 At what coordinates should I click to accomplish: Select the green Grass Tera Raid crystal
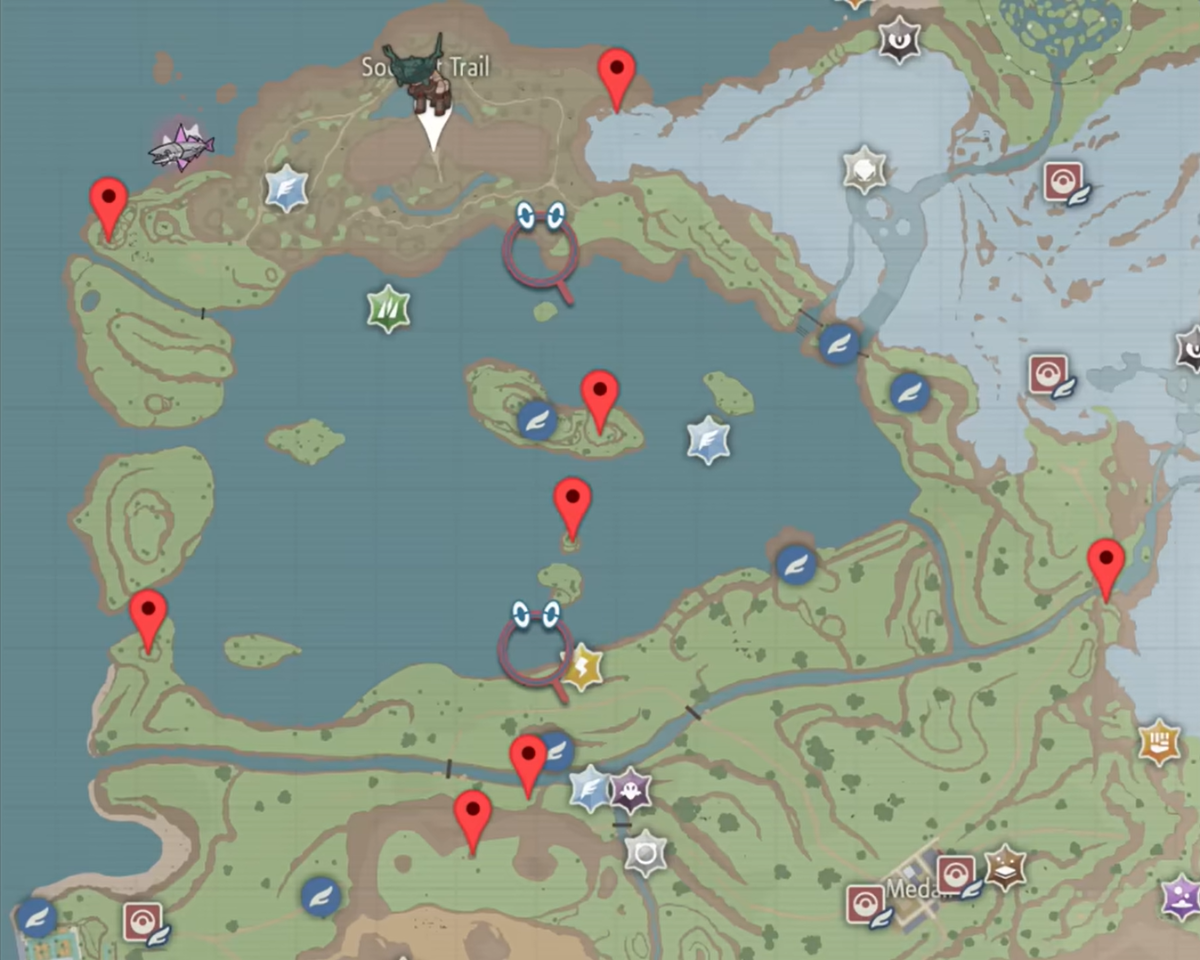tap(388, 309)
